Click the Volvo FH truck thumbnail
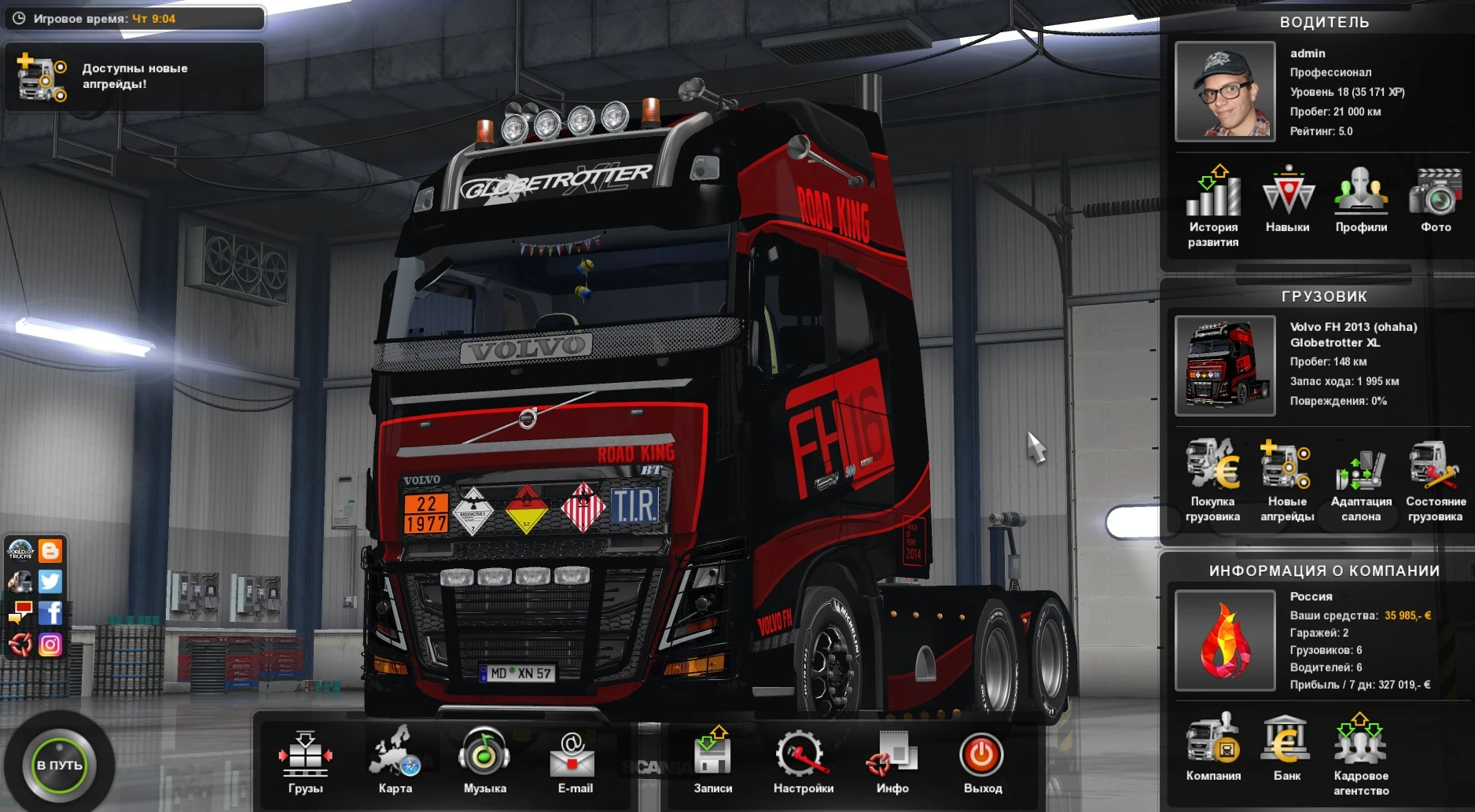This screenshot has width=1475, height=812. pos(1225,364)
